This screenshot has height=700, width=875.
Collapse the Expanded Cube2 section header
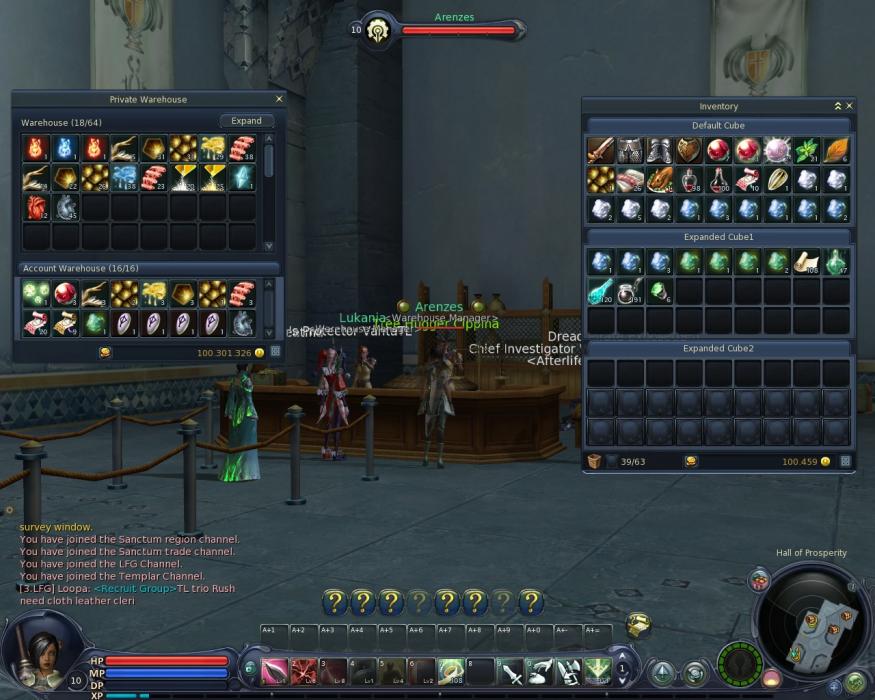(x=718, y=348)
